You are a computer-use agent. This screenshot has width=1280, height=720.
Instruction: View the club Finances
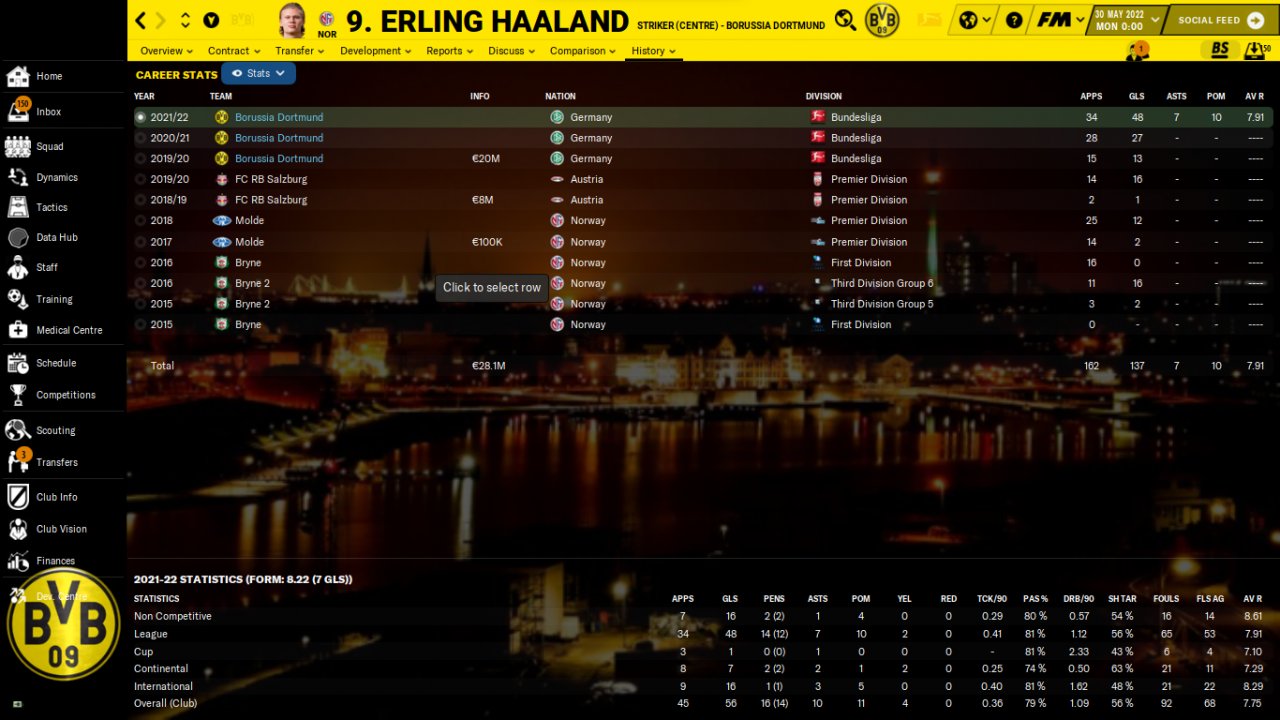[x=55, y=561]
